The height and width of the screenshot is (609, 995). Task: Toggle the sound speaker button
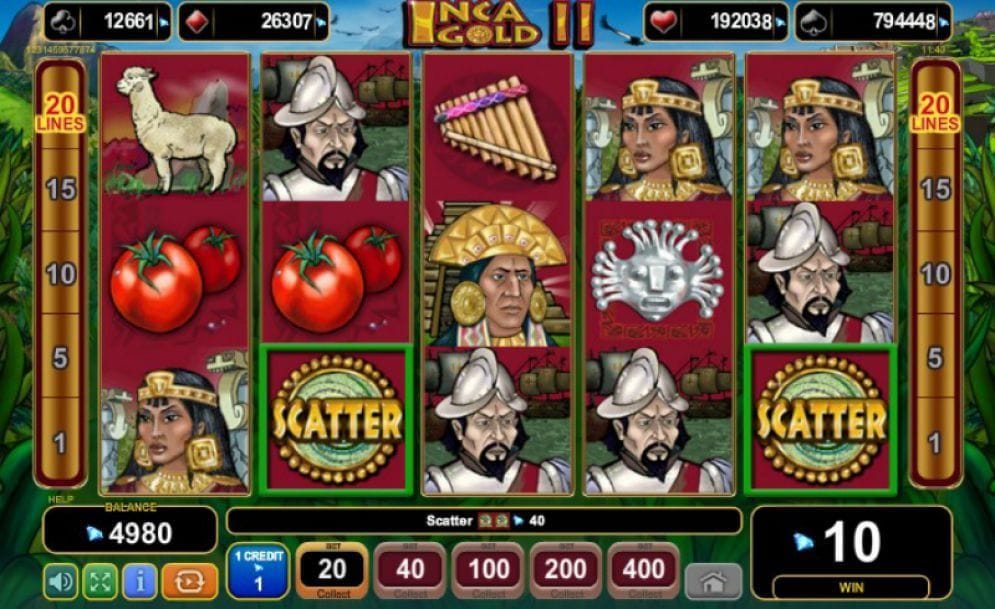[x=61, y=581]
